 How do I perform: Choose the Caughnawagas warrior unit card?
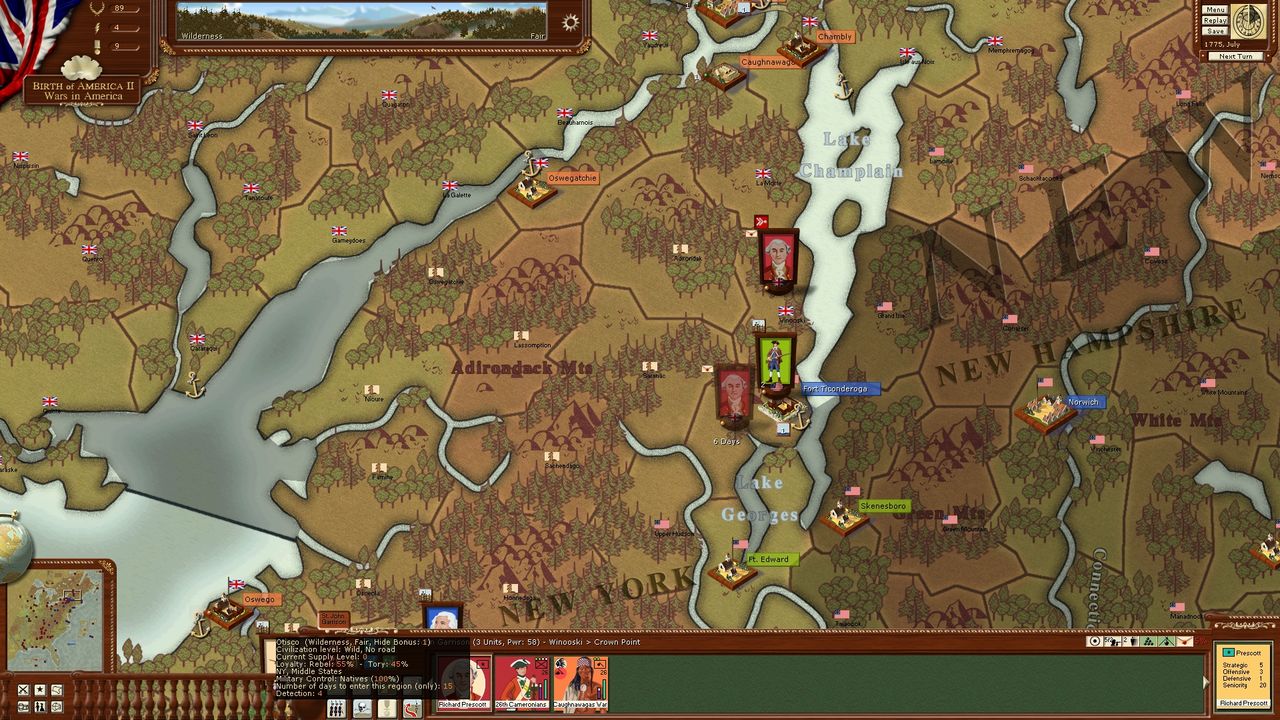[580, 682]
